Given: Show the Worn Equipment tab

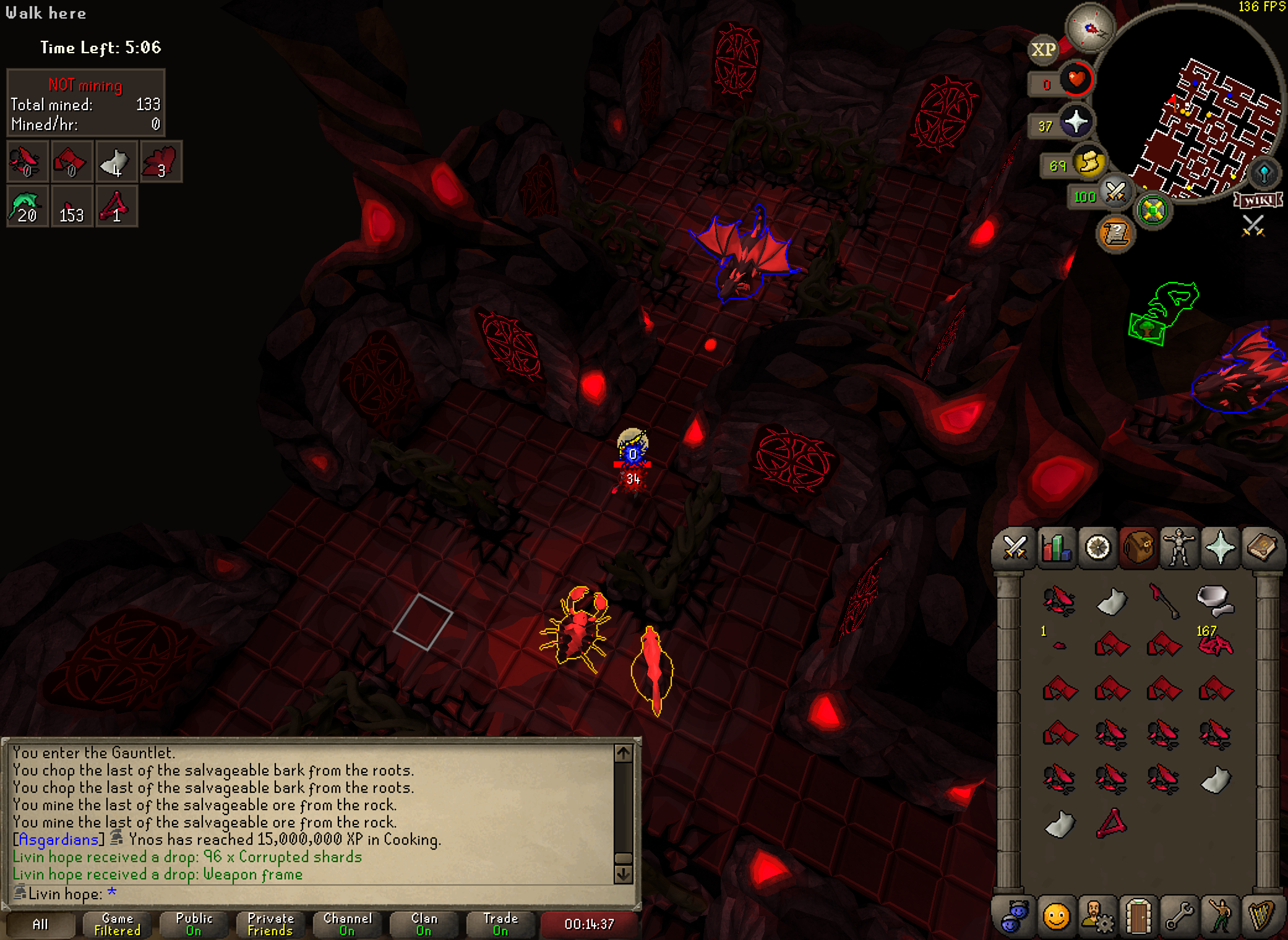Looking at the screenshot, I should 1179,548.
